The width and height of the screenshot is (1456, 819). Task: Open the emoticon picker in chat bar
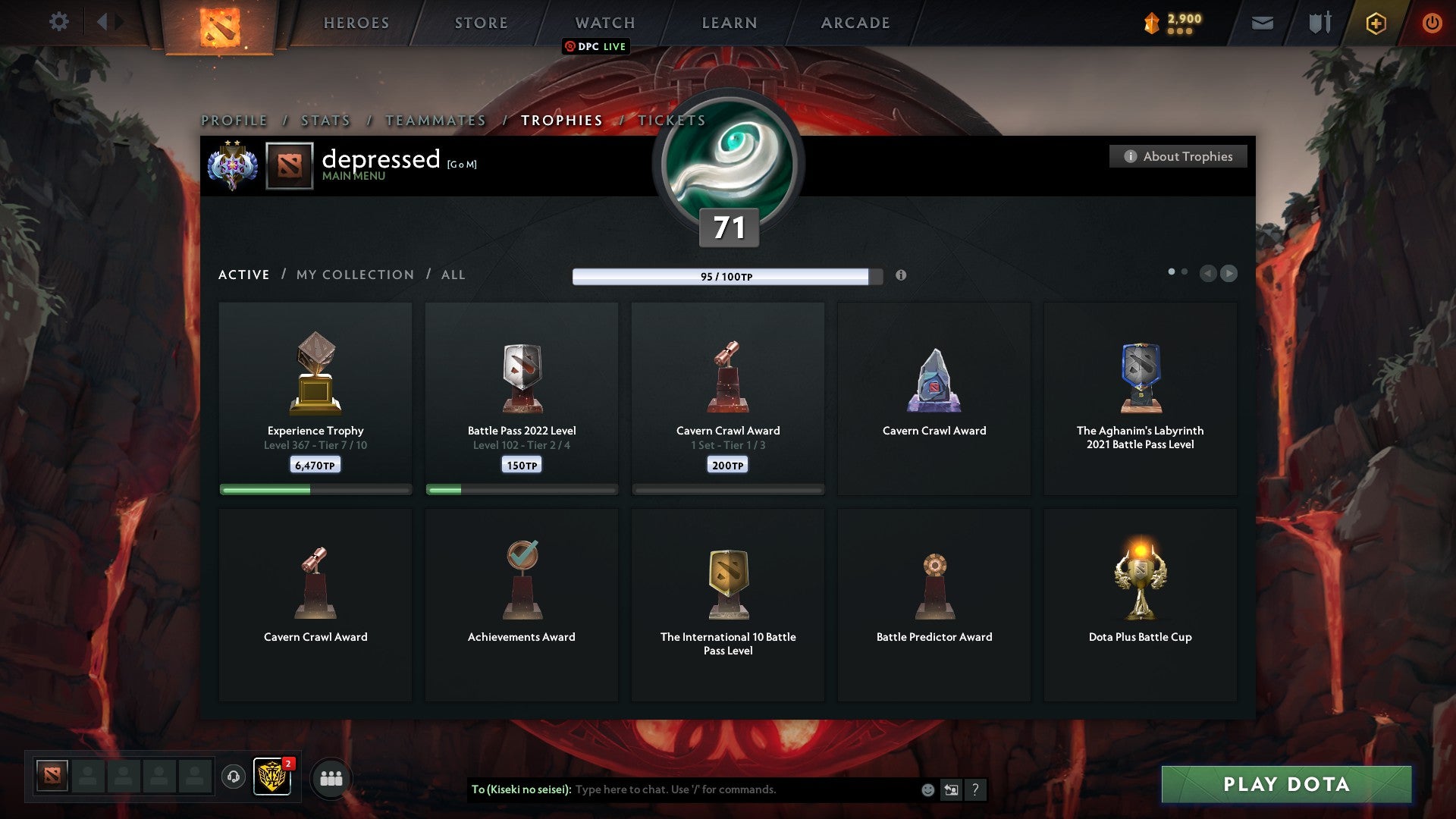[927, 789]
